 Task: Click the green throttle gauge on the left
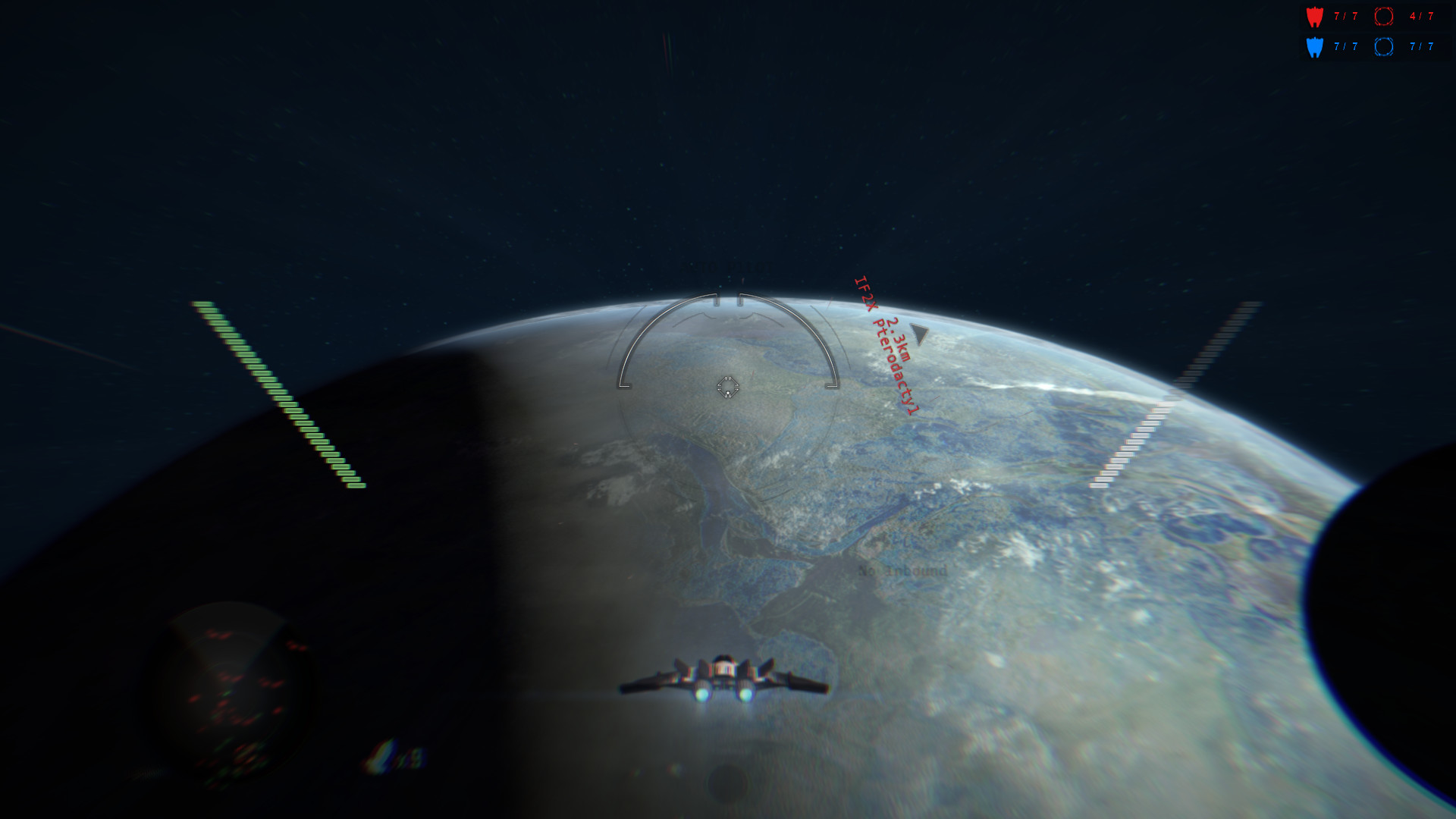point(281,394)
